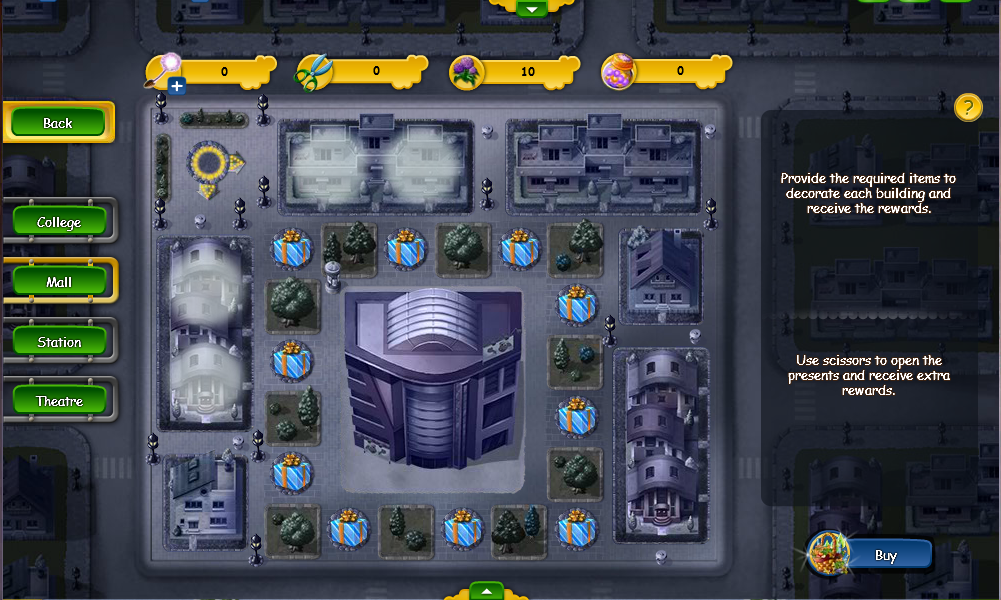
Task: Choose the Theatre location
Action: pos(59,401)
